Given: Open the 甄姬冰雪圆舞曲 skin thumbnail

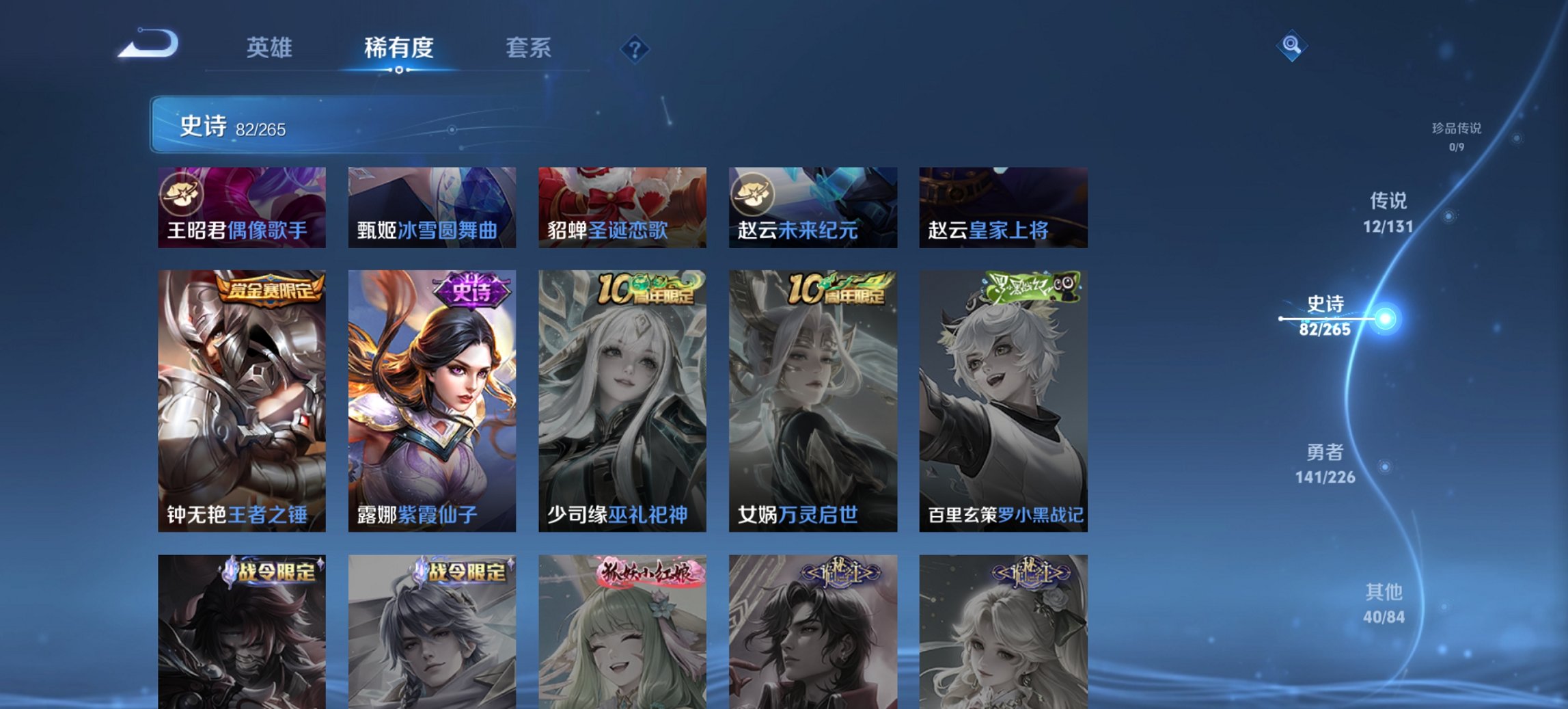Looking at the screenshot, I should click(x=431, y=205).
